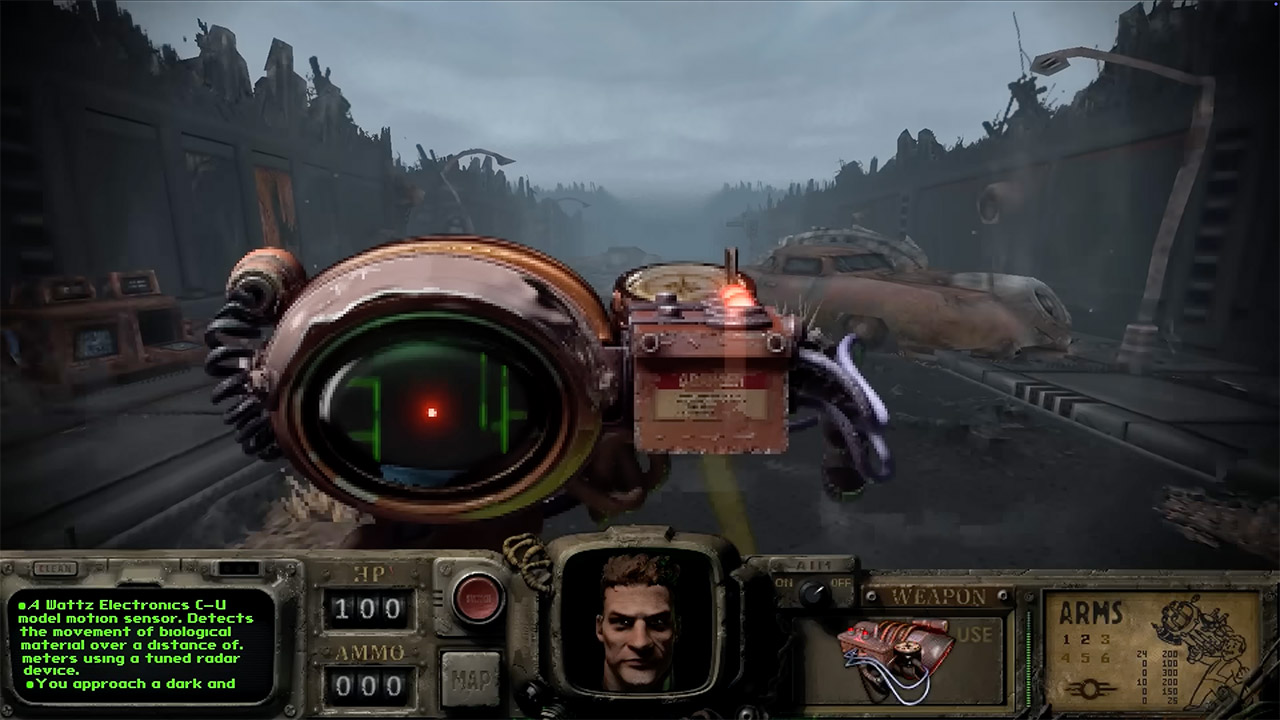The height and width of the screenshot is (720, 1280).
Task: Select arms slot 4
Action: (1066, 657)
